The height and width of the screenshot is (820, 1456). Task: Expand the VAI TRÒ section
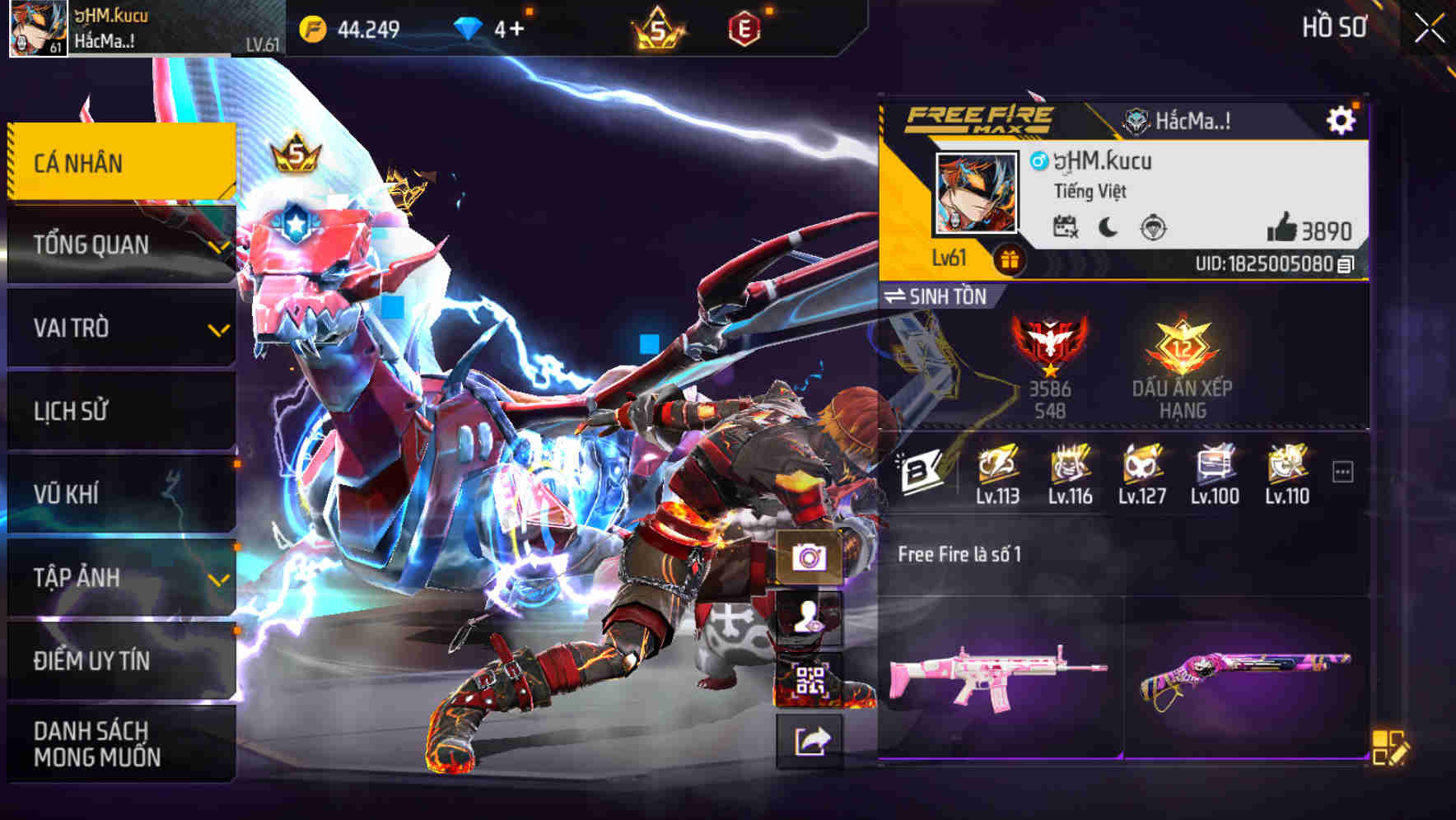tap(119, 328)
